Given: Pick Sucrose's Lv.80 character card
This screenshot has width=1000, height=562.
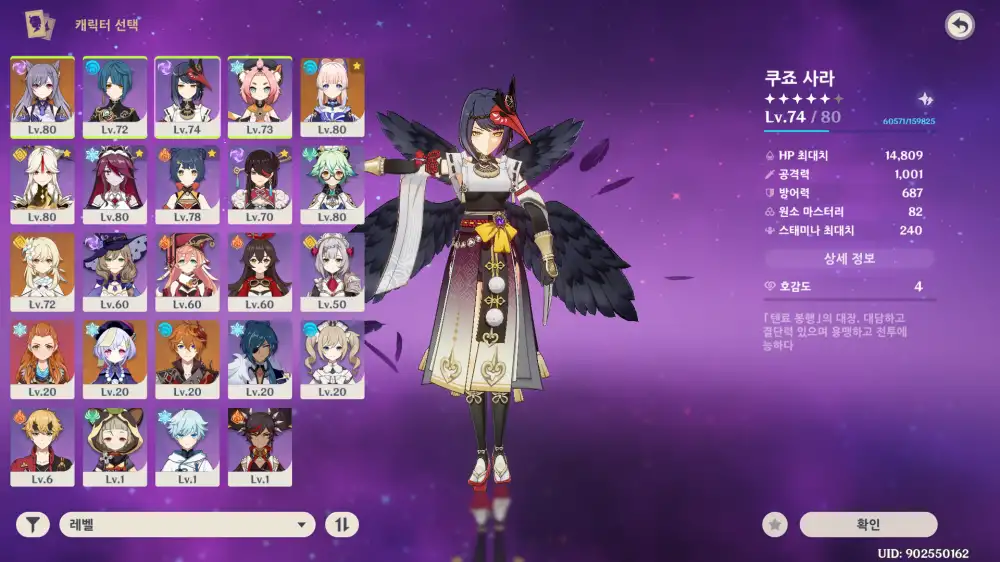Looking at the screenshot, I should click(332, 183).
